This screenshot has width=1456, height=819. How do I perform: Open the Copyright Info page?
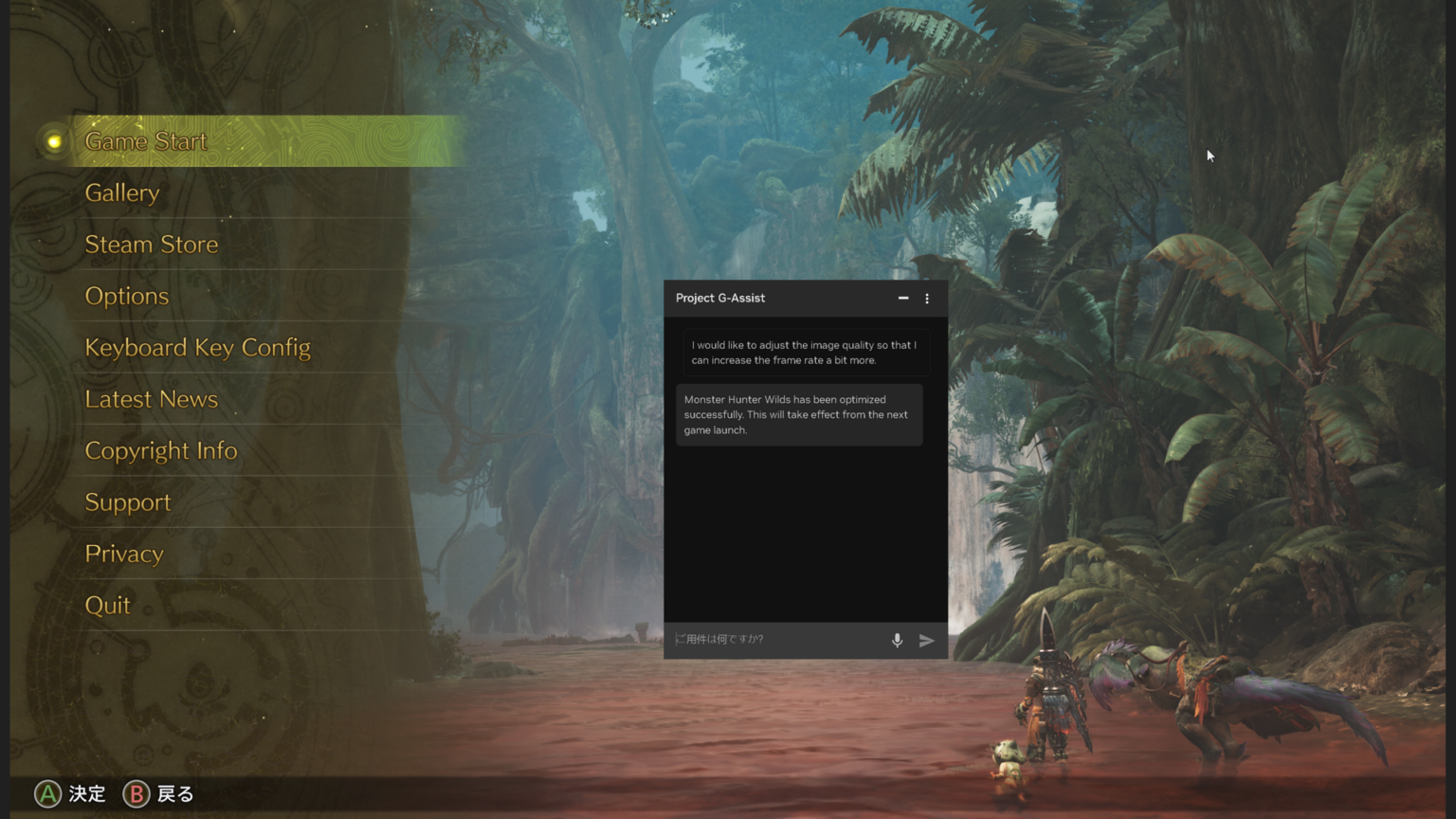coord(161,450)
